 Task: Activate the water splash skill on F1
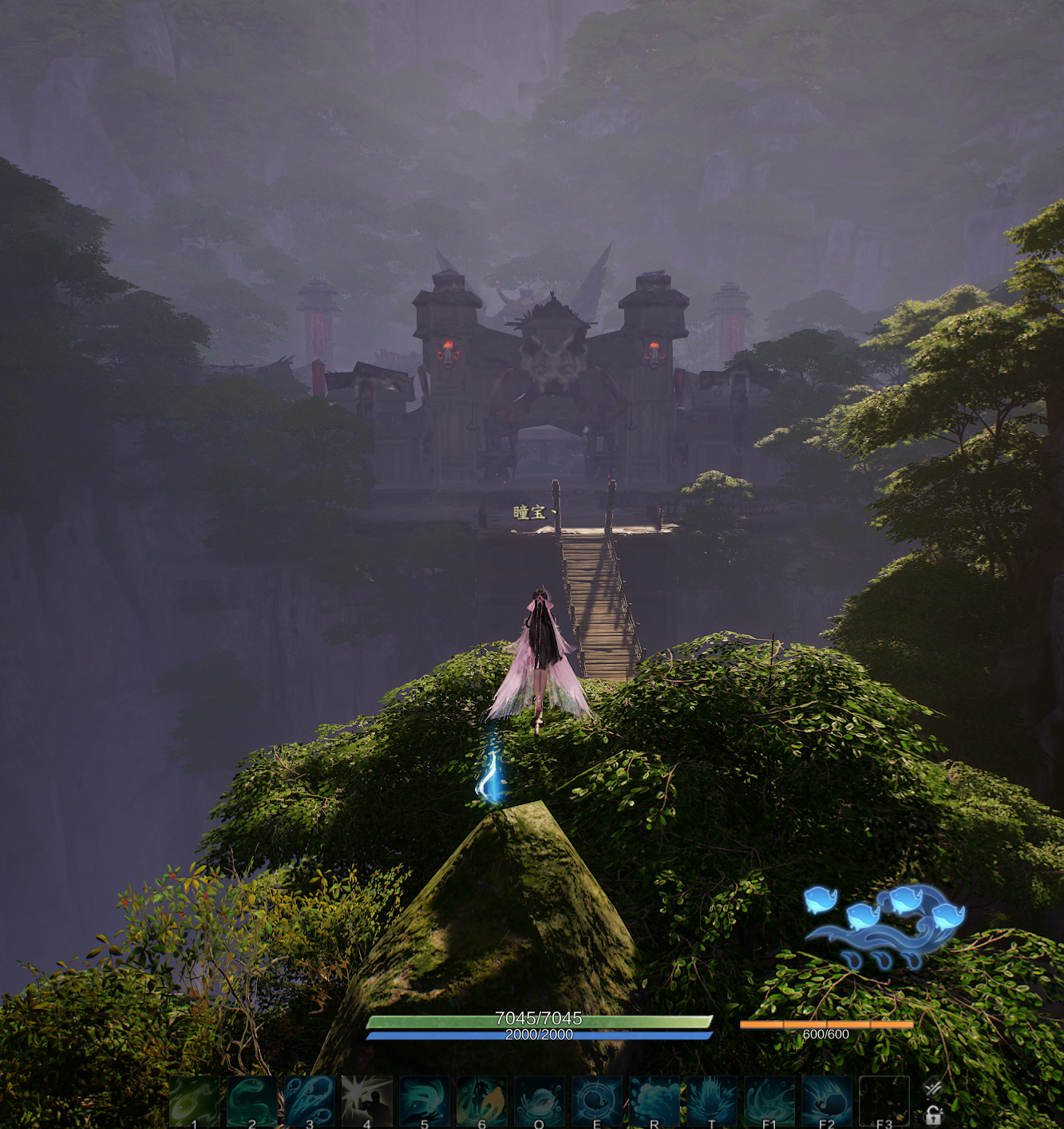[x=769, y=1102]
